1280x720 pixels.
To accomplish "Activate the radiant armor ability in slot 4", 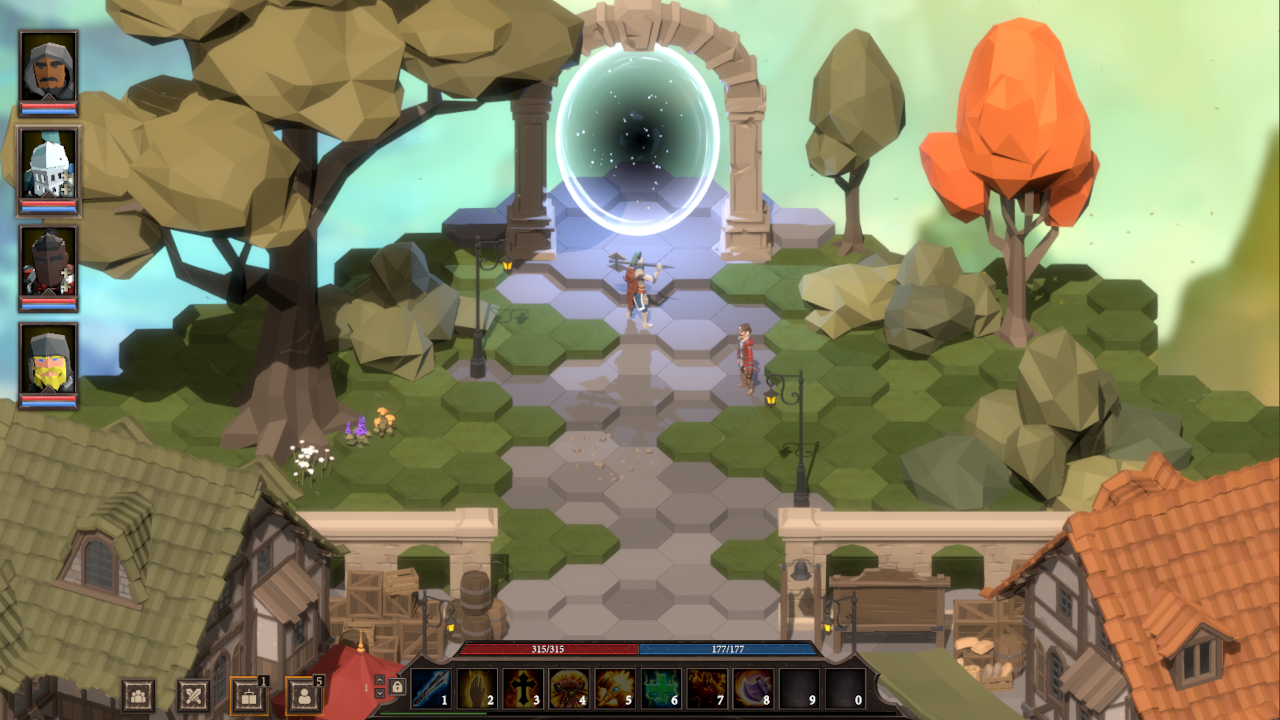I will tap(569, 688).
